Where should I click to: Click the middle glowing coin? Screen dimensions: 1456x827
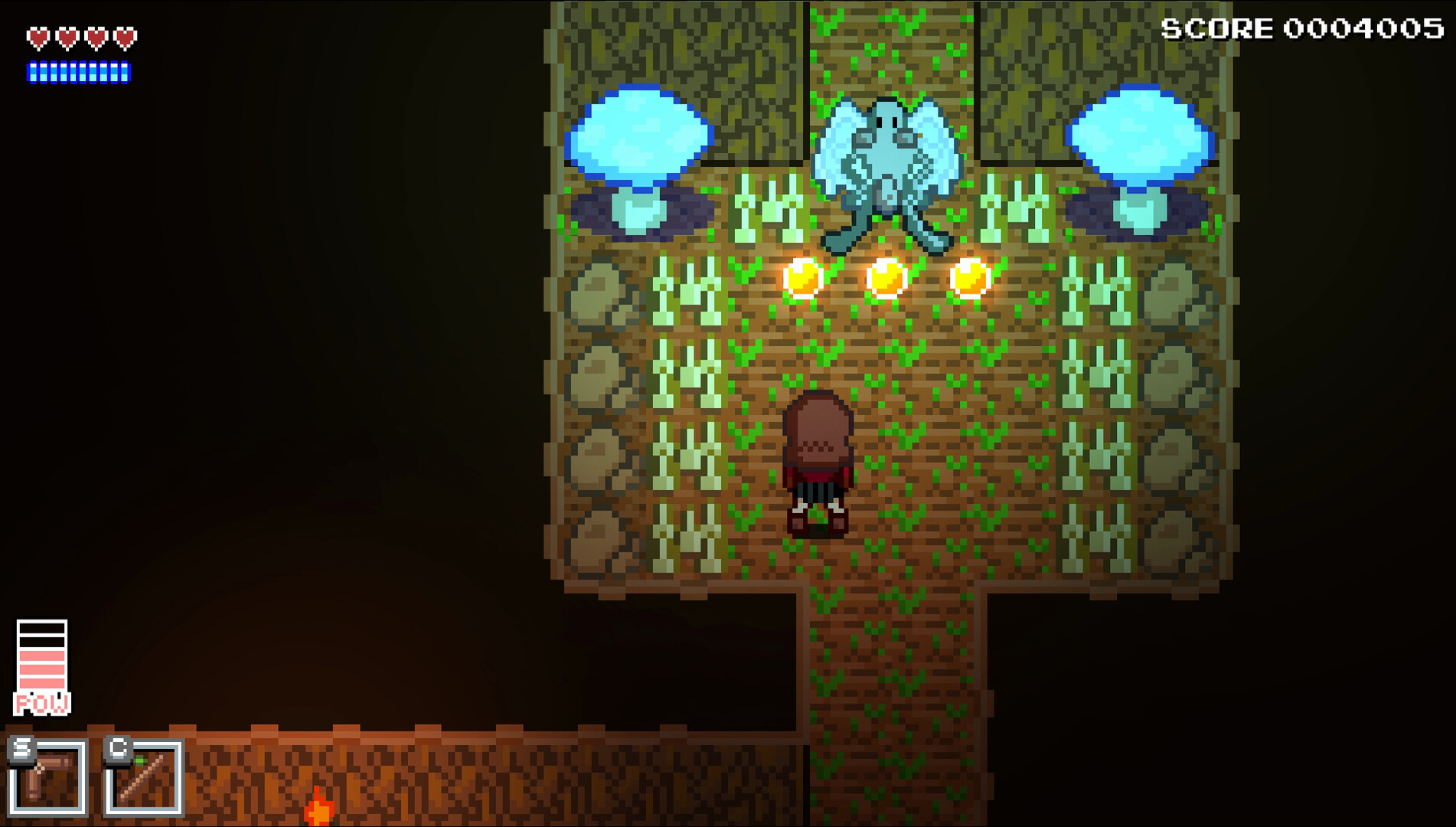coord(886,277)
